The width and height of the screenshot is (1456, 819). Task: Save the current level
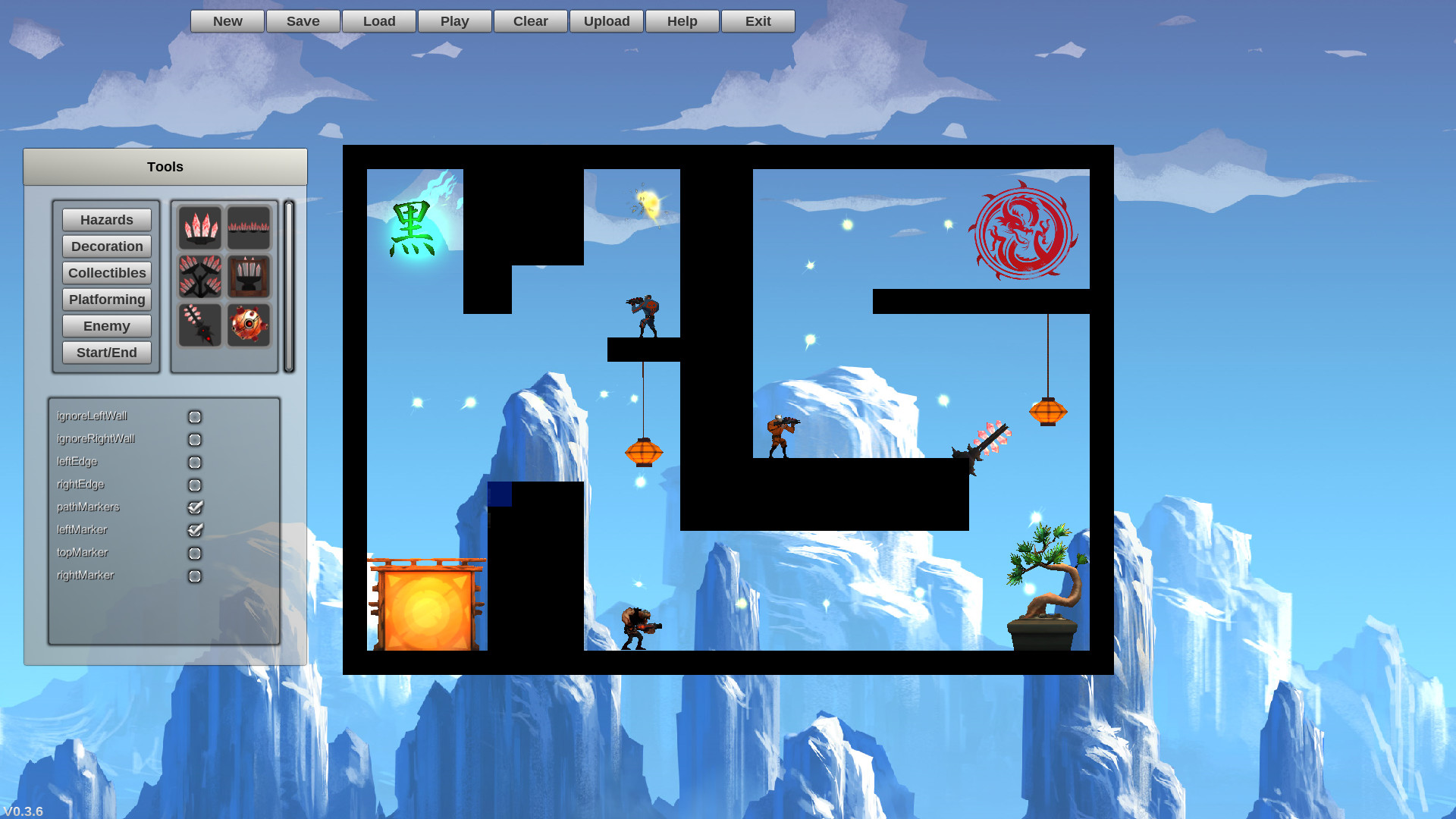[303, 20]
